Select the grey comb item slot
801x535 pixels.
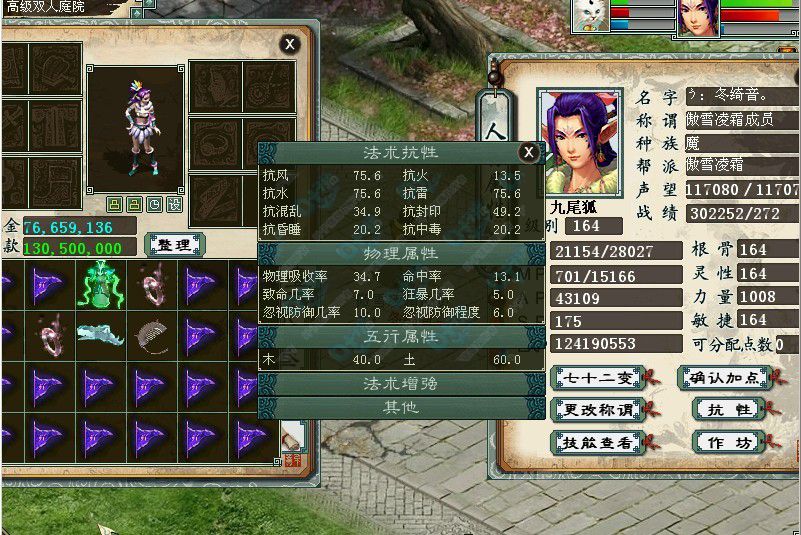(151, 334)
